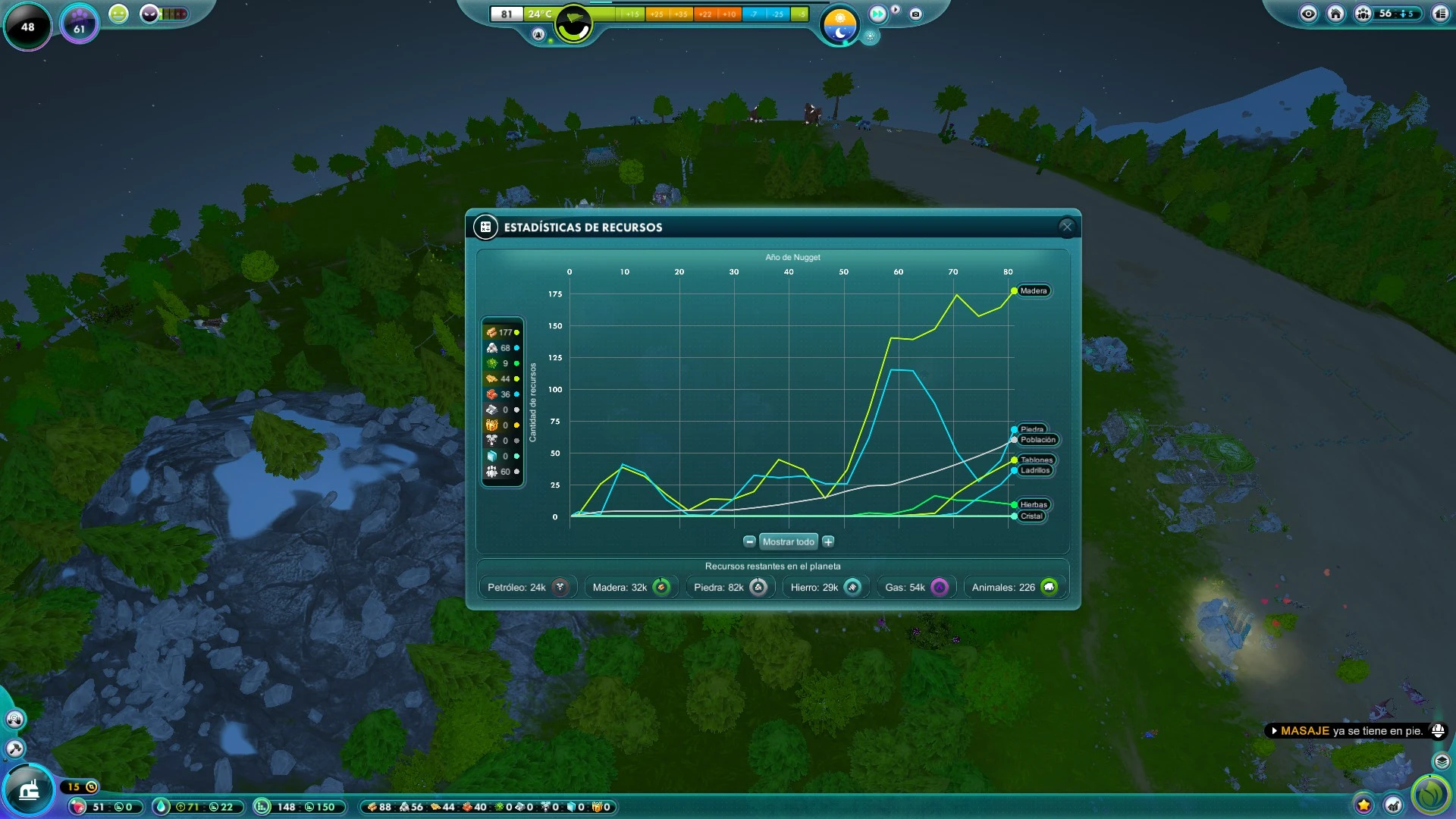Activate the fast-forward speed button
1456x819 pixels.
[x=877, y=14]
